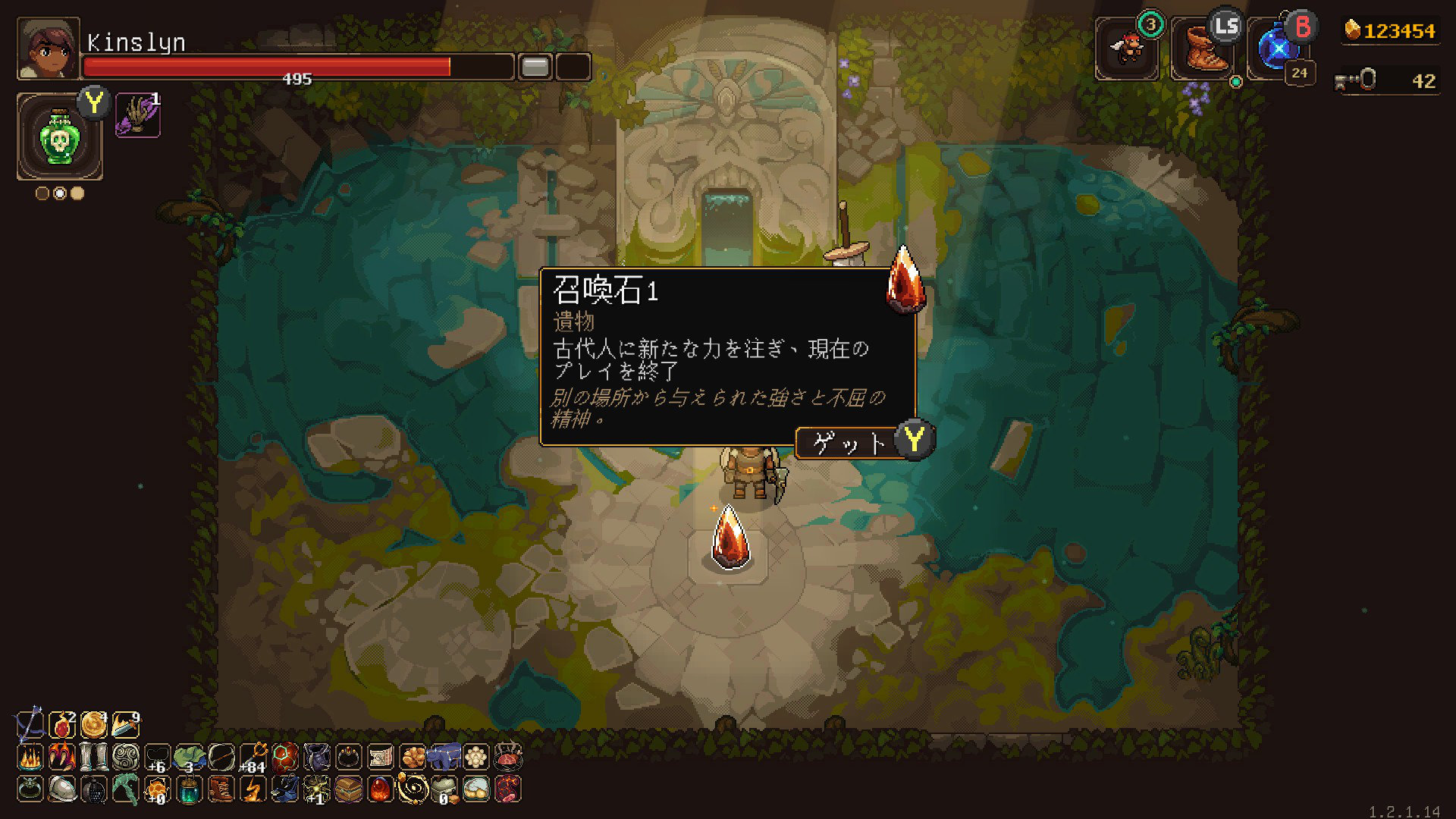
Task: Click the cracked red egg relic
Action: coord(285,757)
